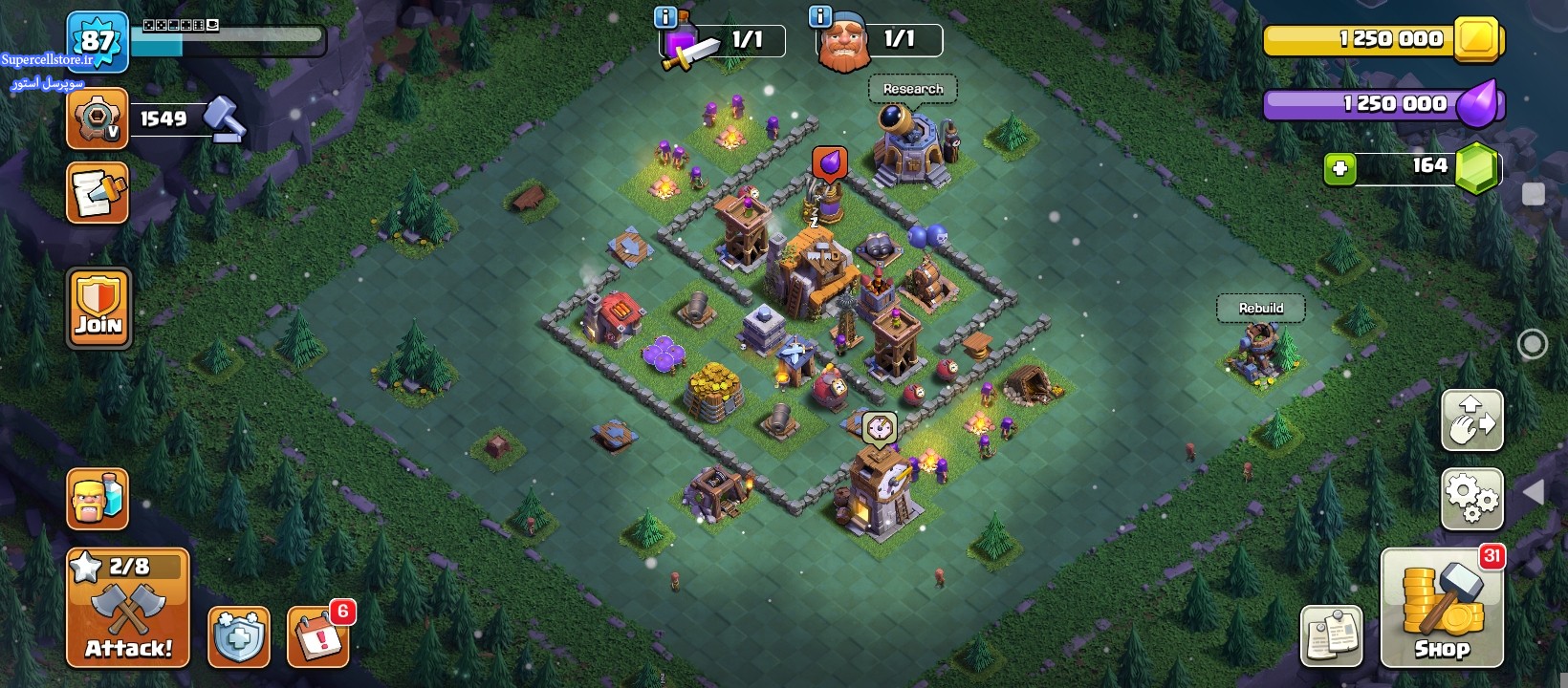
Task: Show the league badge next to trophies
Action: (x=98, y=119)
